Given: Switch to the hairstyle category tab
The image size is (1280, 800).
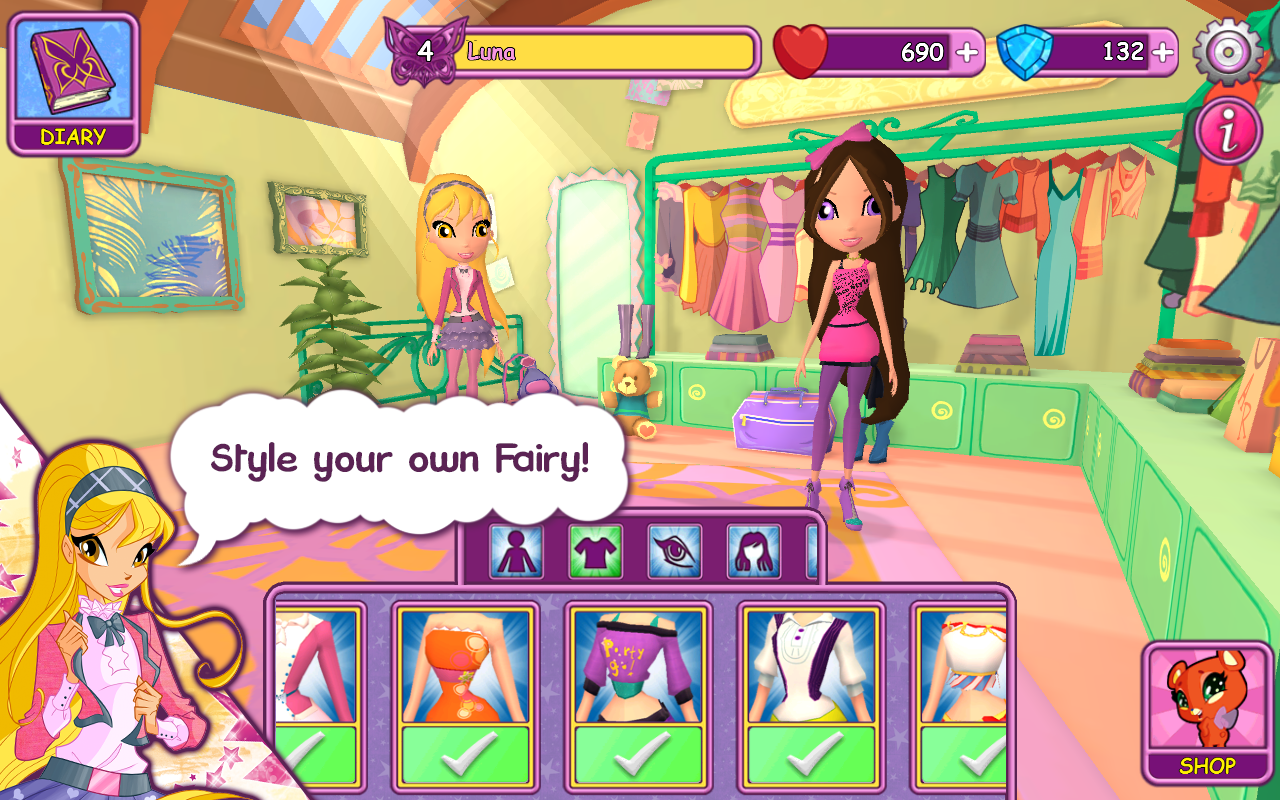Looking at the screenshot, I should point(753,552).
